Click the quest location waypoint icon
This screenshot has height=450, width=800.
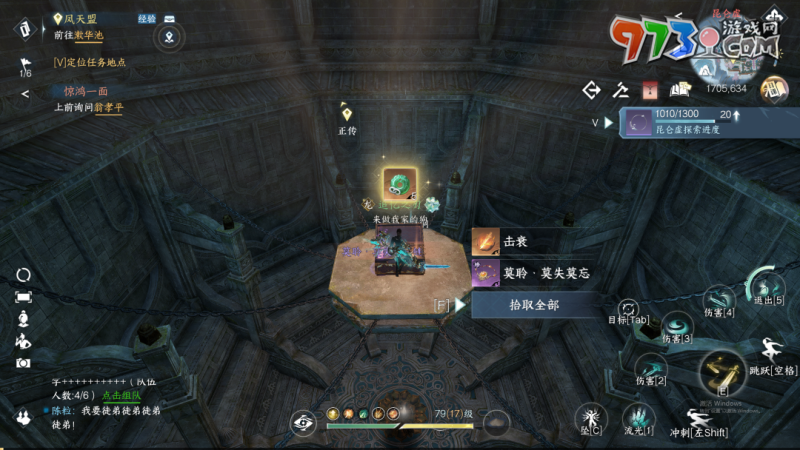[171, 37]
